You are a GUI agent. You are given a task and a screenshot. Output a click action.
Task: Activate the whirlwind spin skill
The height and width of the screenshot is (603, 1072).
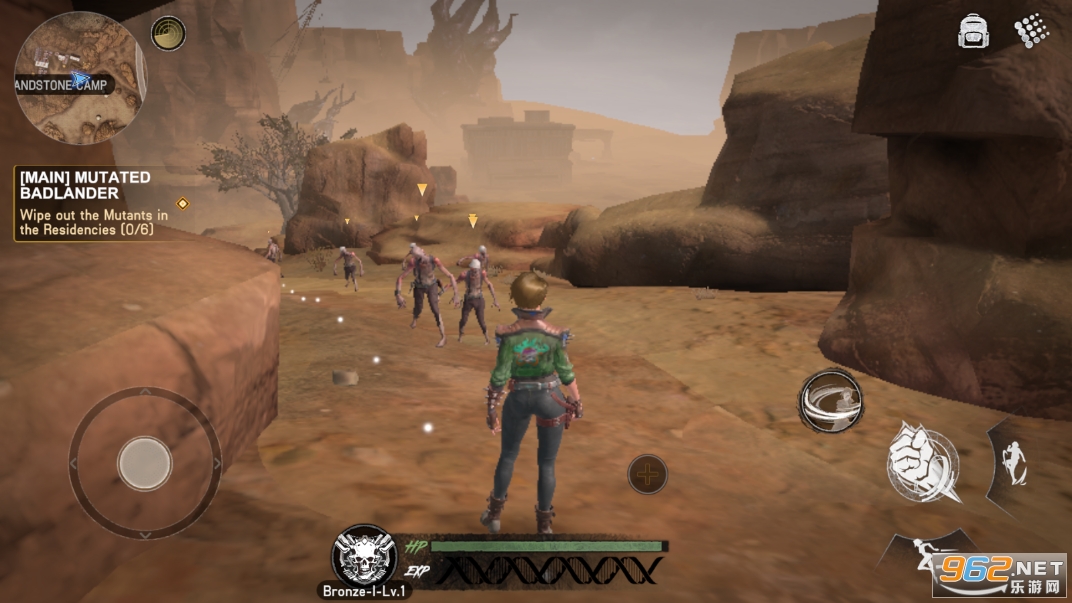click(x=830, y=401)
